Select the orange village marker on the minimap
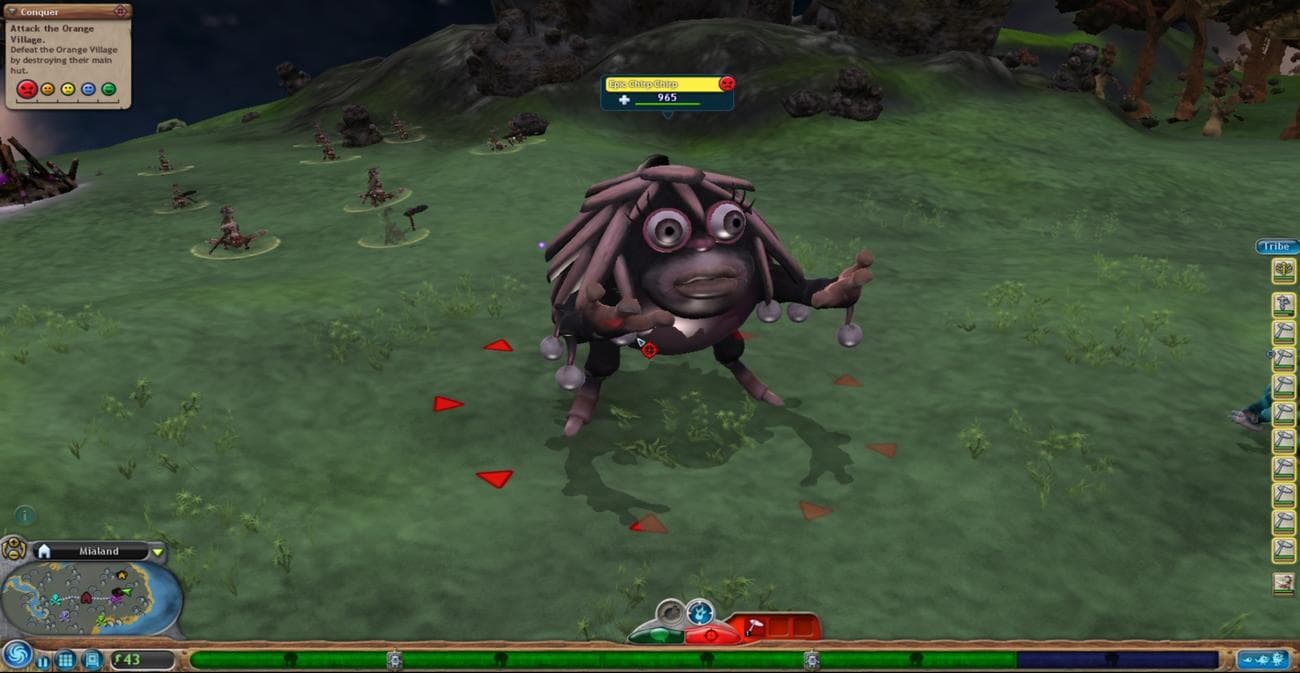 click(x=122, y=575)
